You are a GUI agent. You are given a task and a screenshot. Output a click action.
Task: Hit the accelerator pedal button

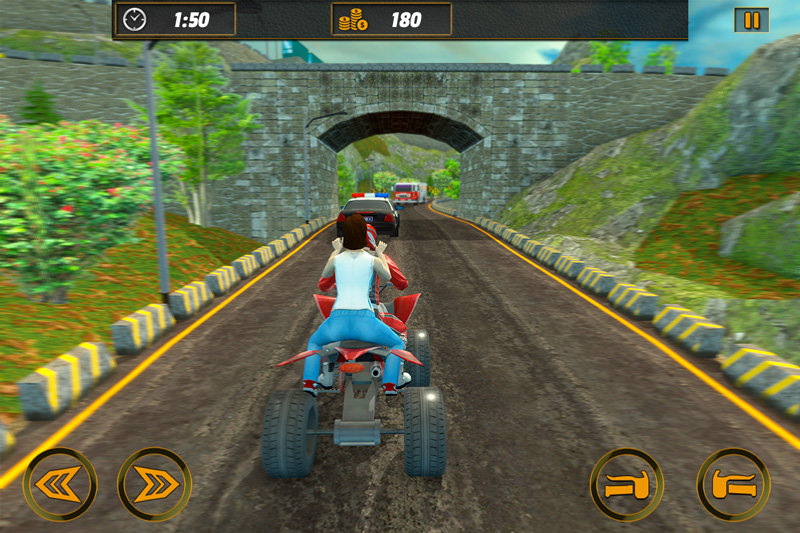(x=733, y=485)
